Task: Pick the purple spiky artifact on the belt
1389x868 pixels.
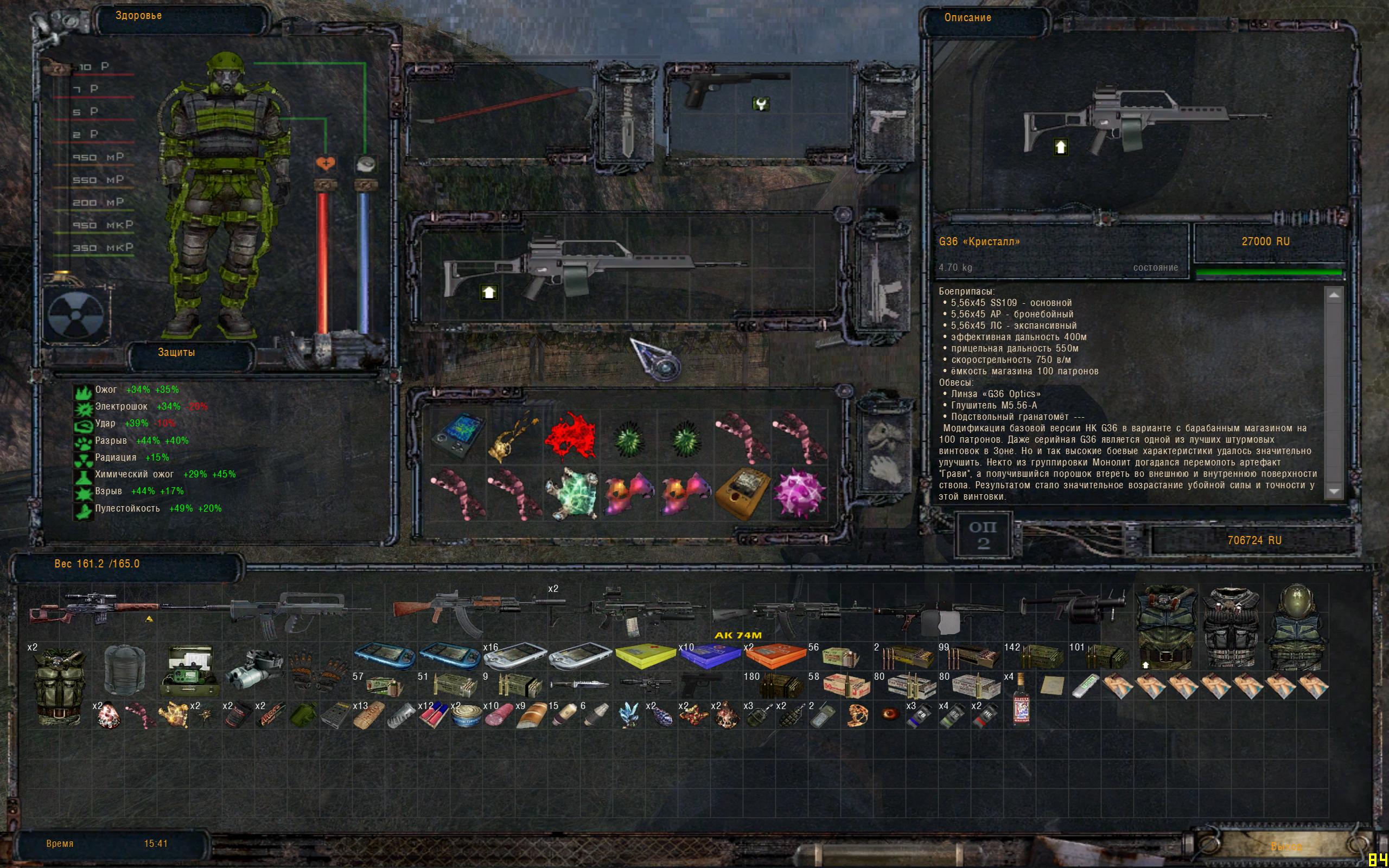Action: [799, 493]
